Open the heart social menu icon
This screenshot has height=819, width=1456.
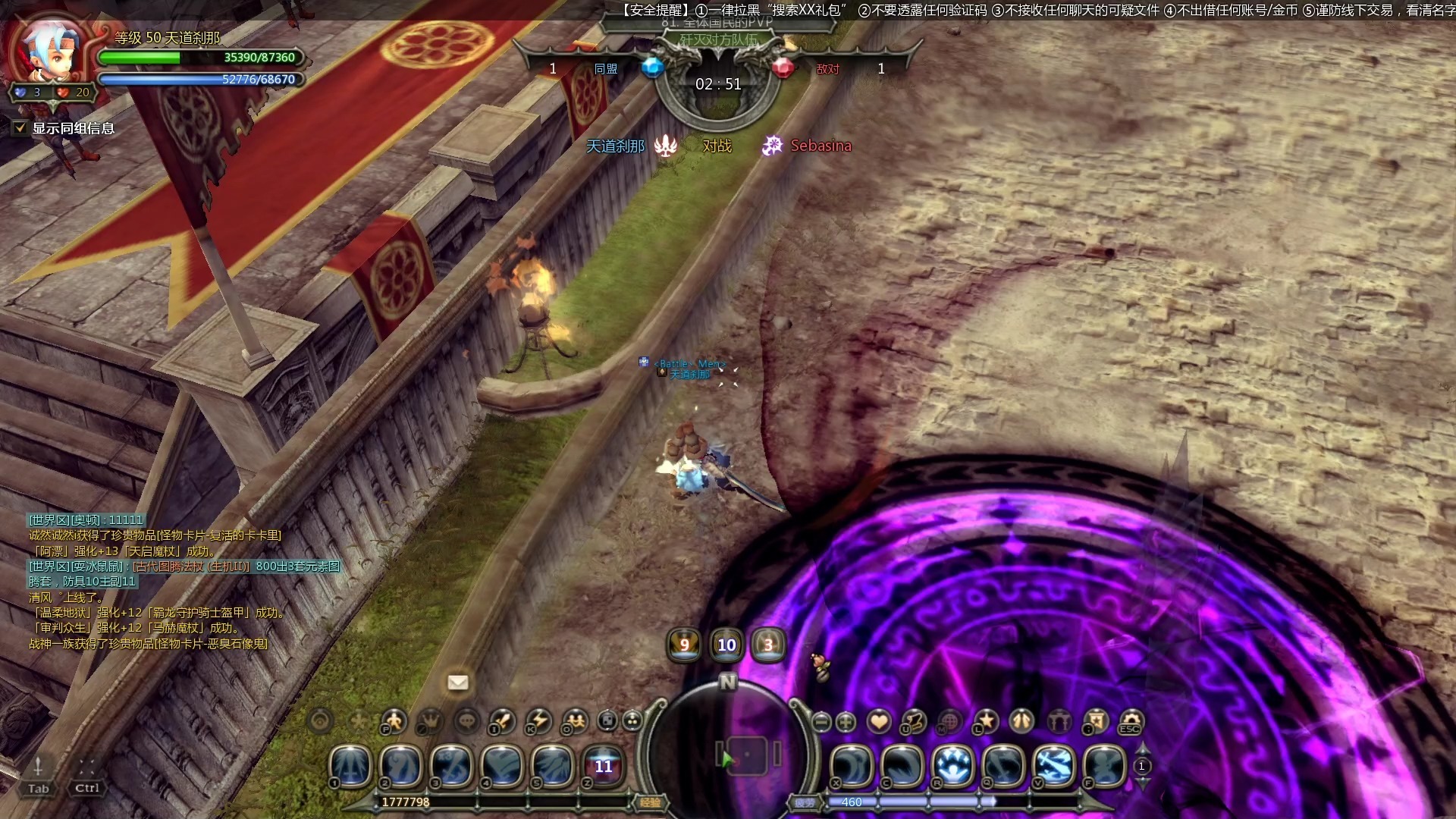pos(880,721)
